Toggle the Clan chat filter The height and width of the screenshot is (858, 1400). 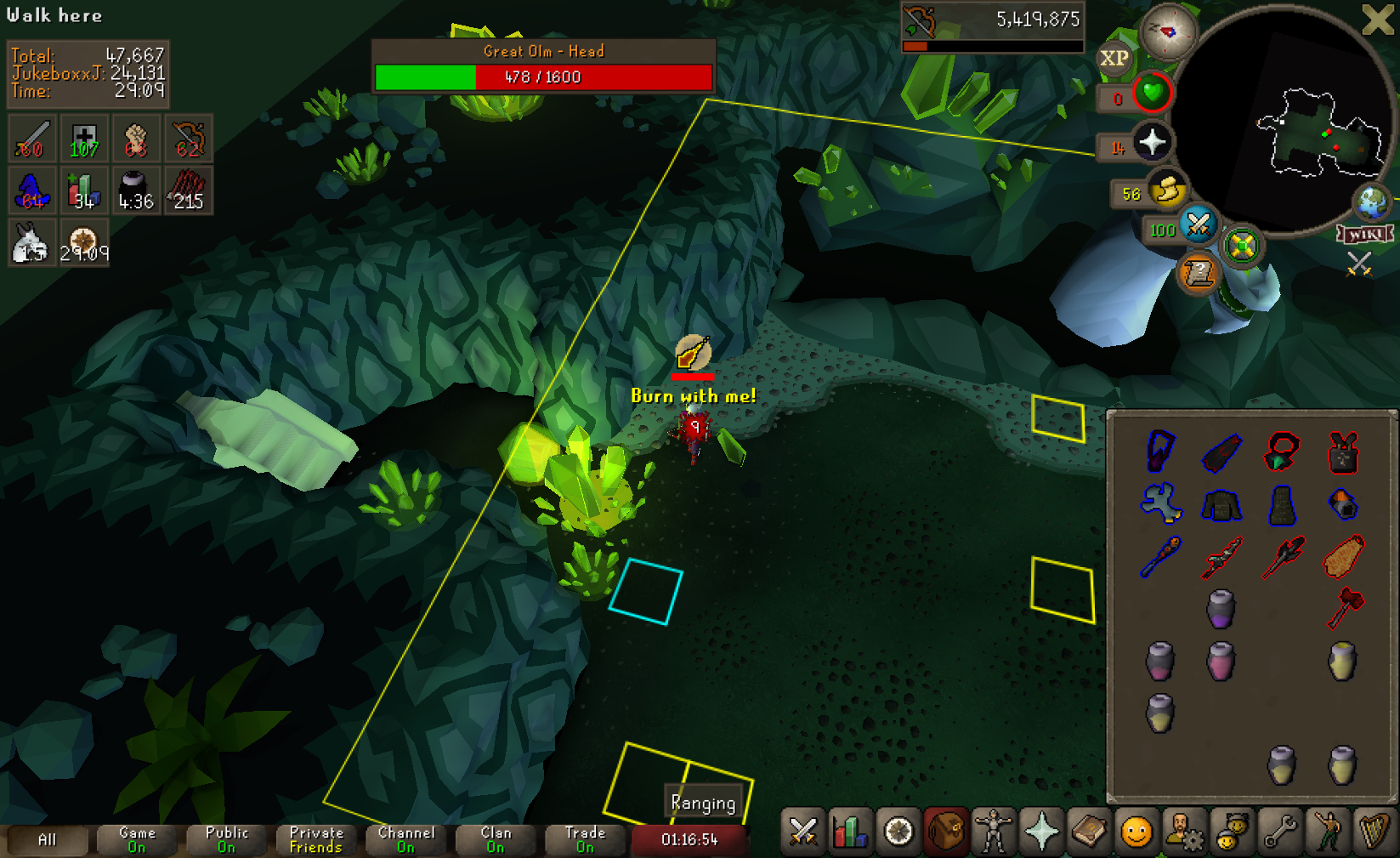click(496, 839)
